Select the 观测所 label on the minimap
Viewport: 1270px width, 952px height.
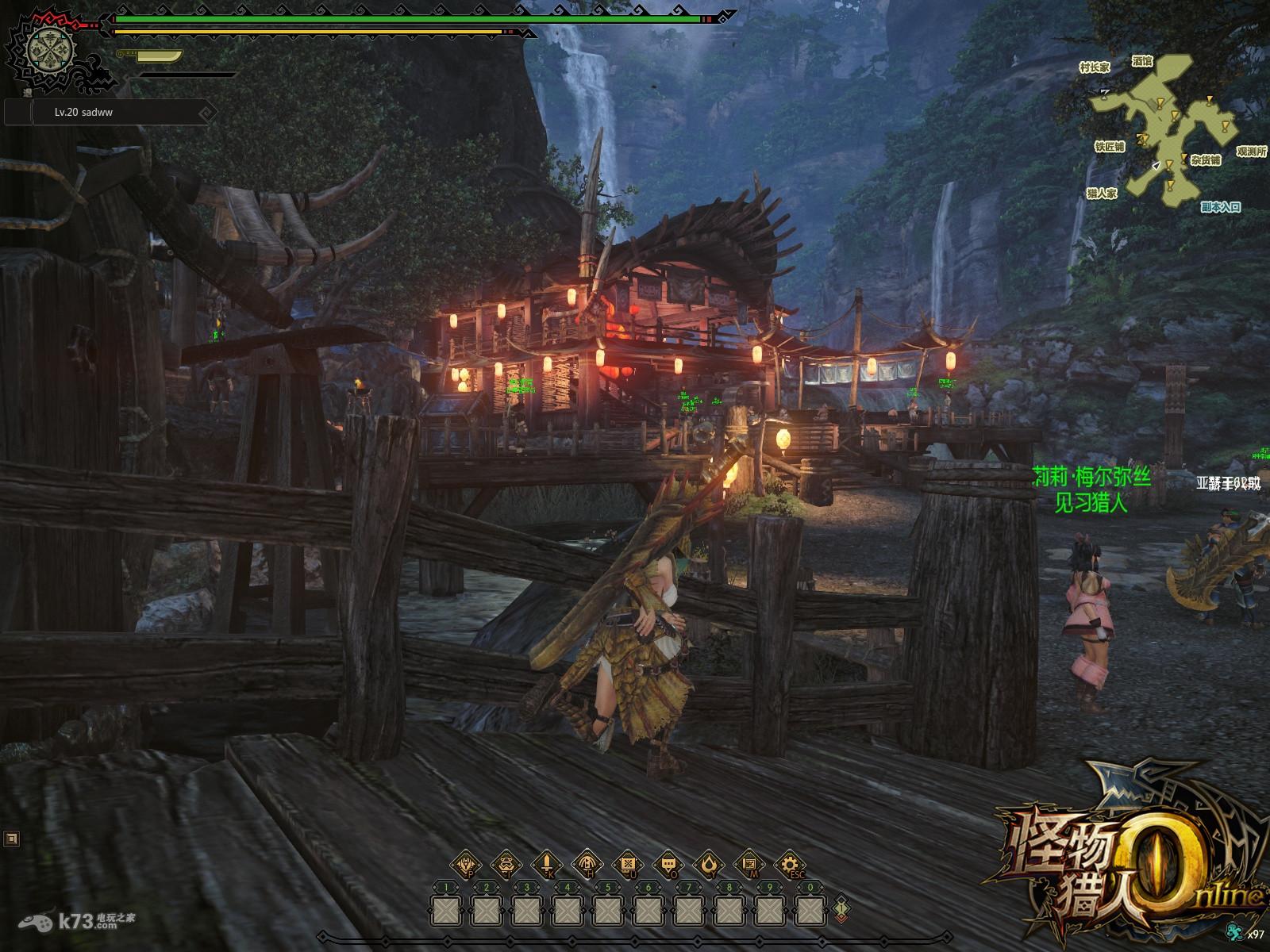(x=1251, y=152)
